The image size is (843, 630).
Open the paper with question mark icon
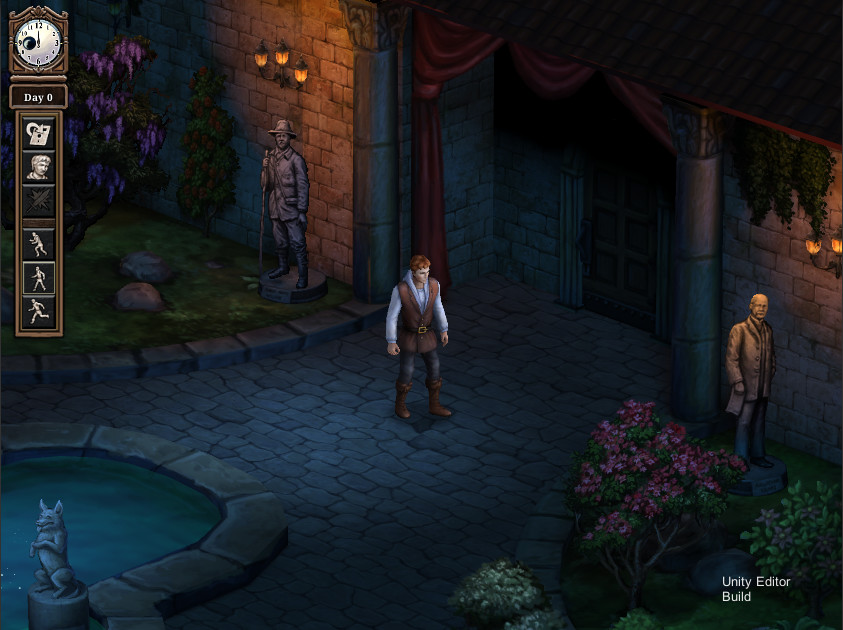pyautogui.click(x=39, y=133)
